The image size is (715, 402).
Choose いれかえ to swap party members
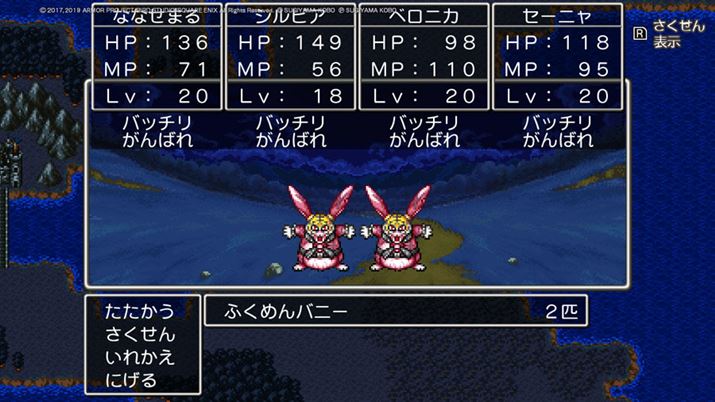[140, 358]
